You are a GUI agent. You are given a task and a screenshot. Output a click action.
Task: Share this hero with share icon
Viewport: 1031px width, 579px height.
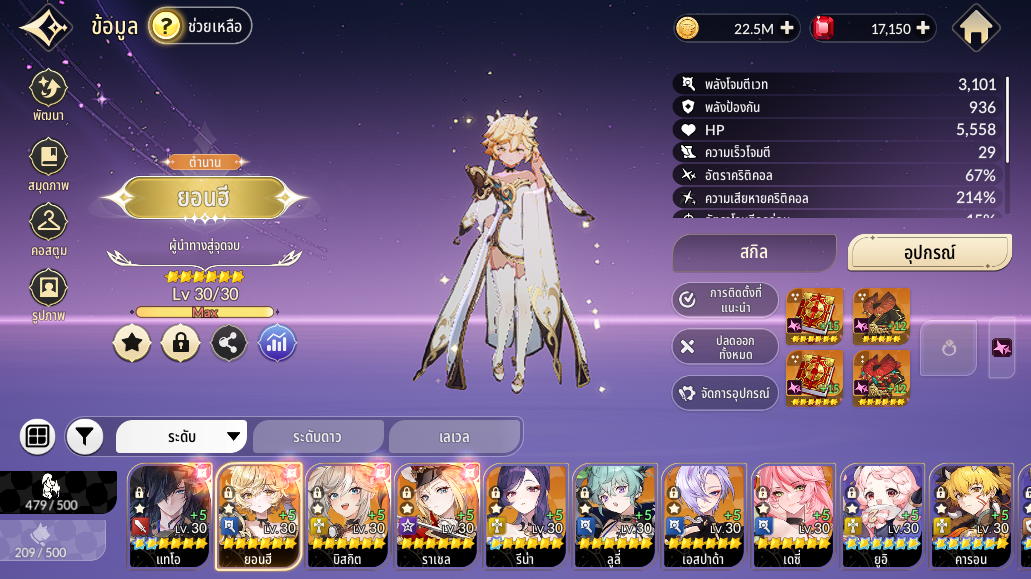click(x=229, y=343)
